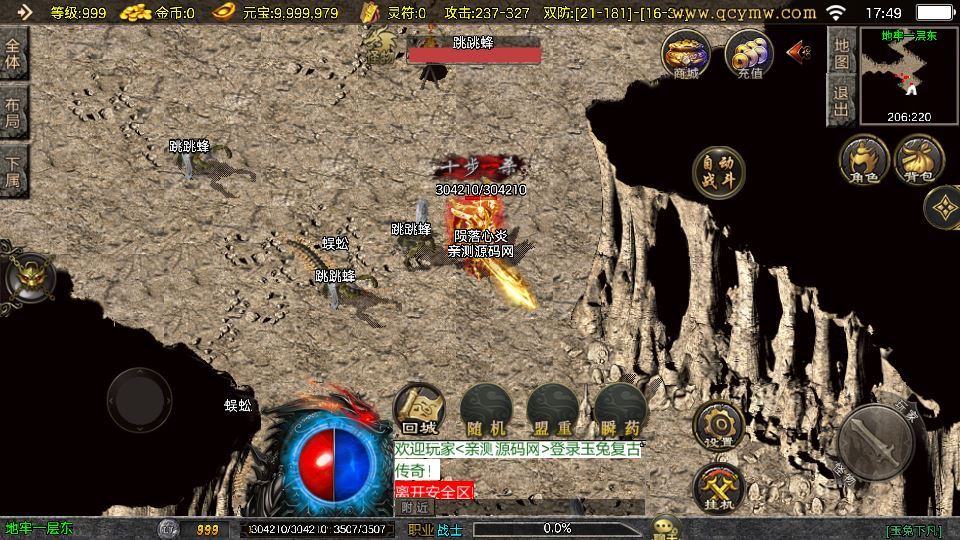Select the 布局 tab
The image size is (960, 540).
pyautogui.click(x=14, y=112)
